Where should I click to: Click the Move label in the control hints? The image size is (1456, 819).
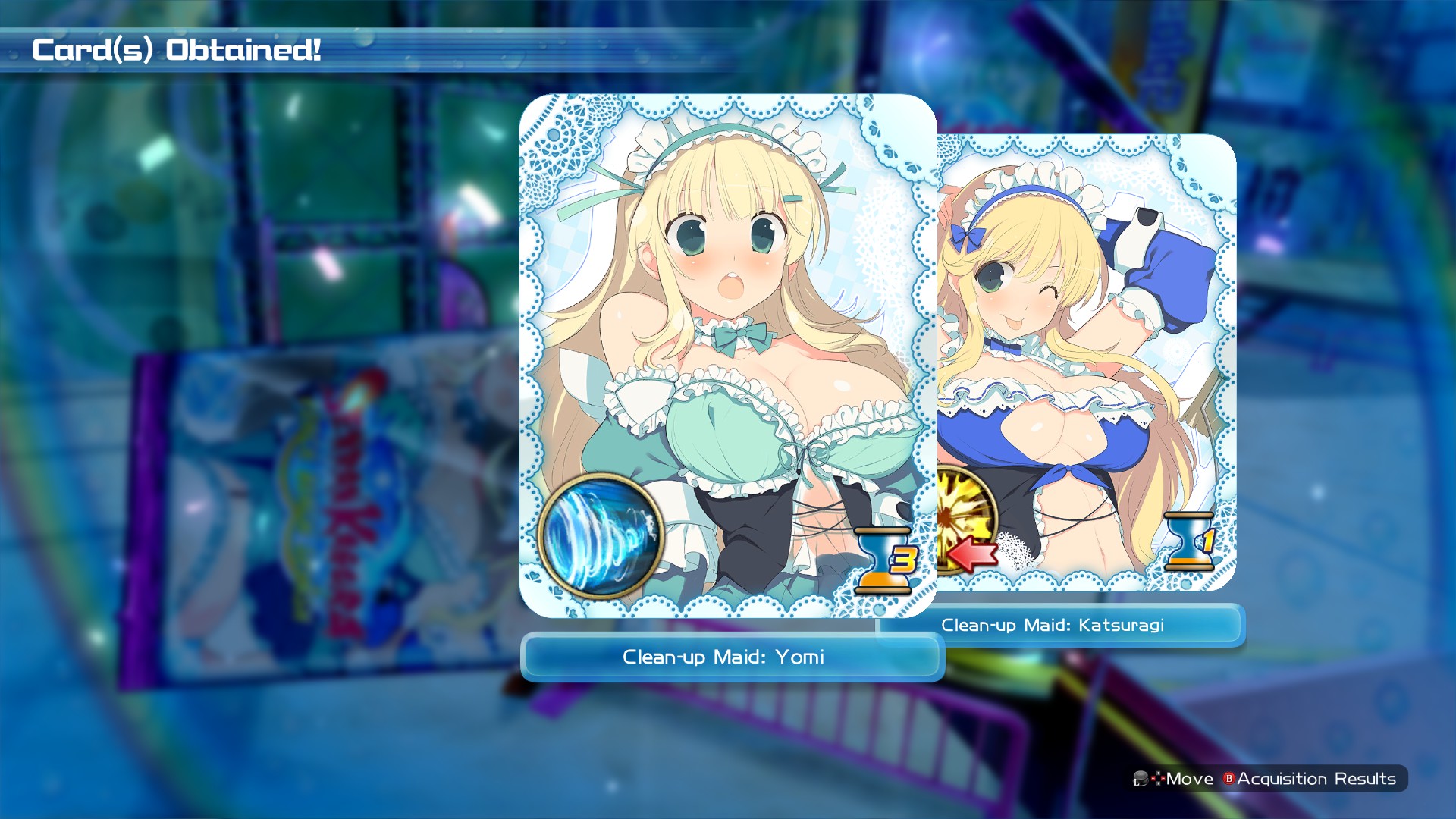click(1189, 778)
